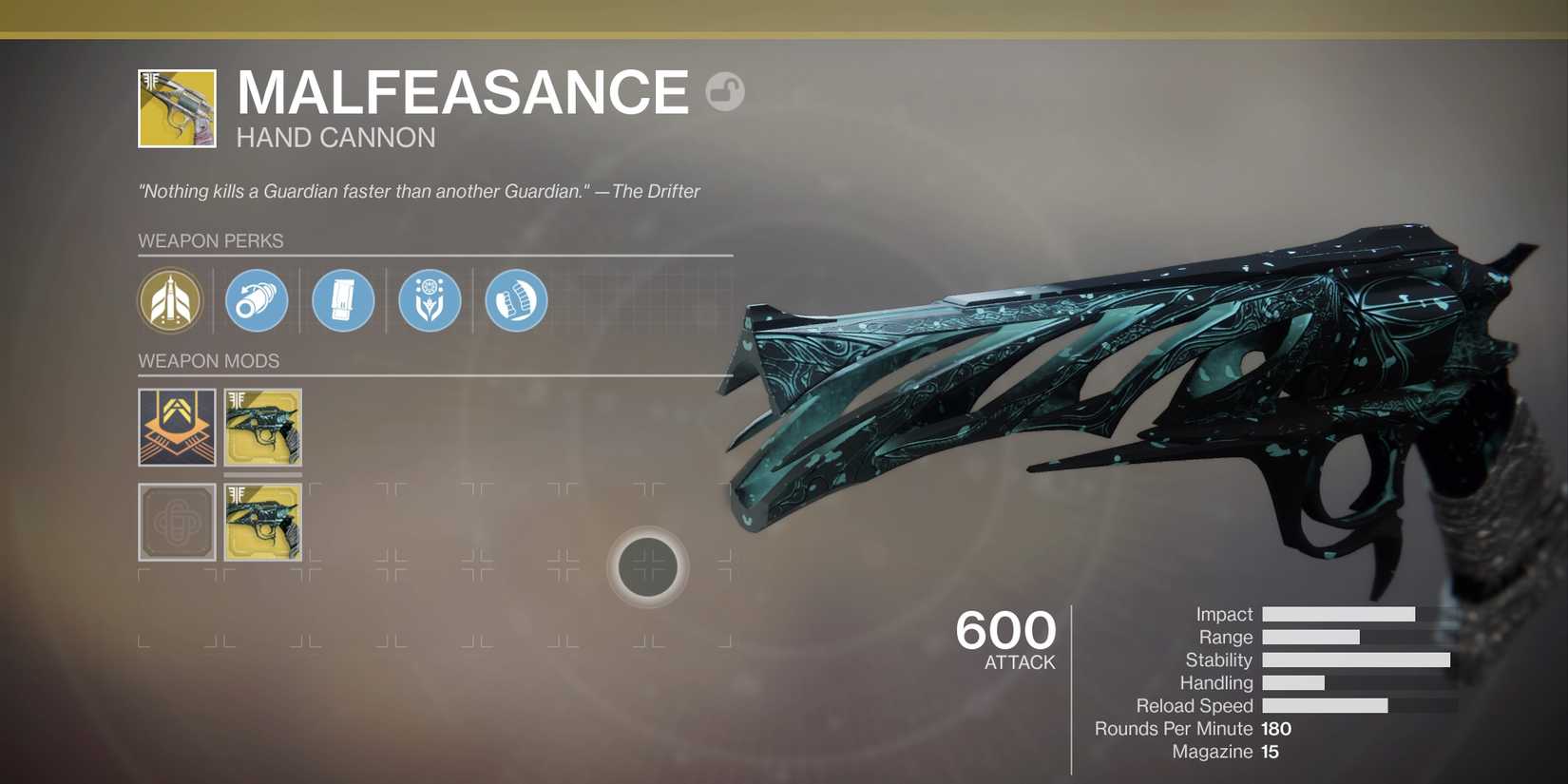The image size is (1568, 784).
Task: Click the unlock icon beside the MALFEASANCE title
Action: click(x=724, y=90)
